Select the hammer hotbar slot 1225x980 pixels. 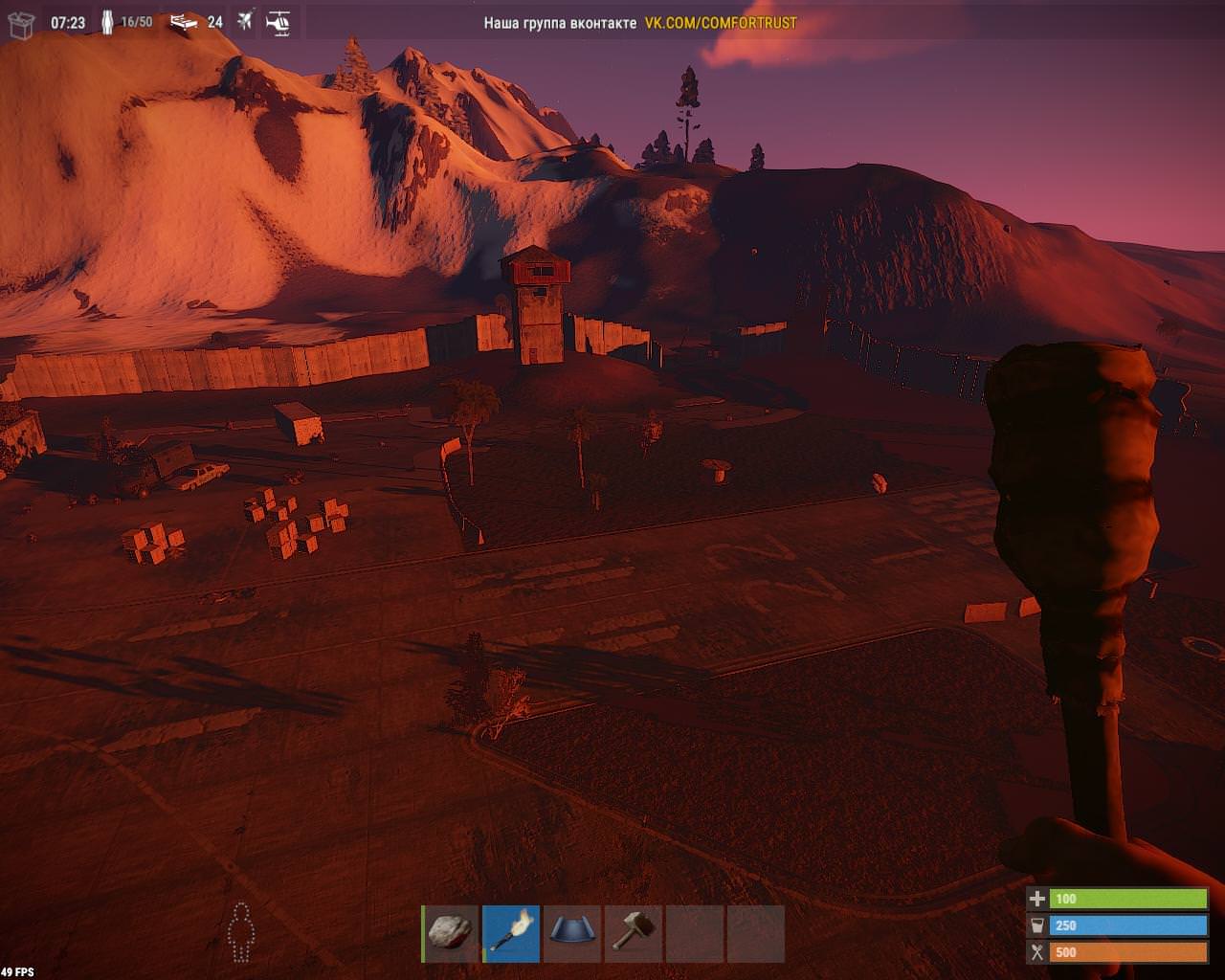click(x=634, y=933)
